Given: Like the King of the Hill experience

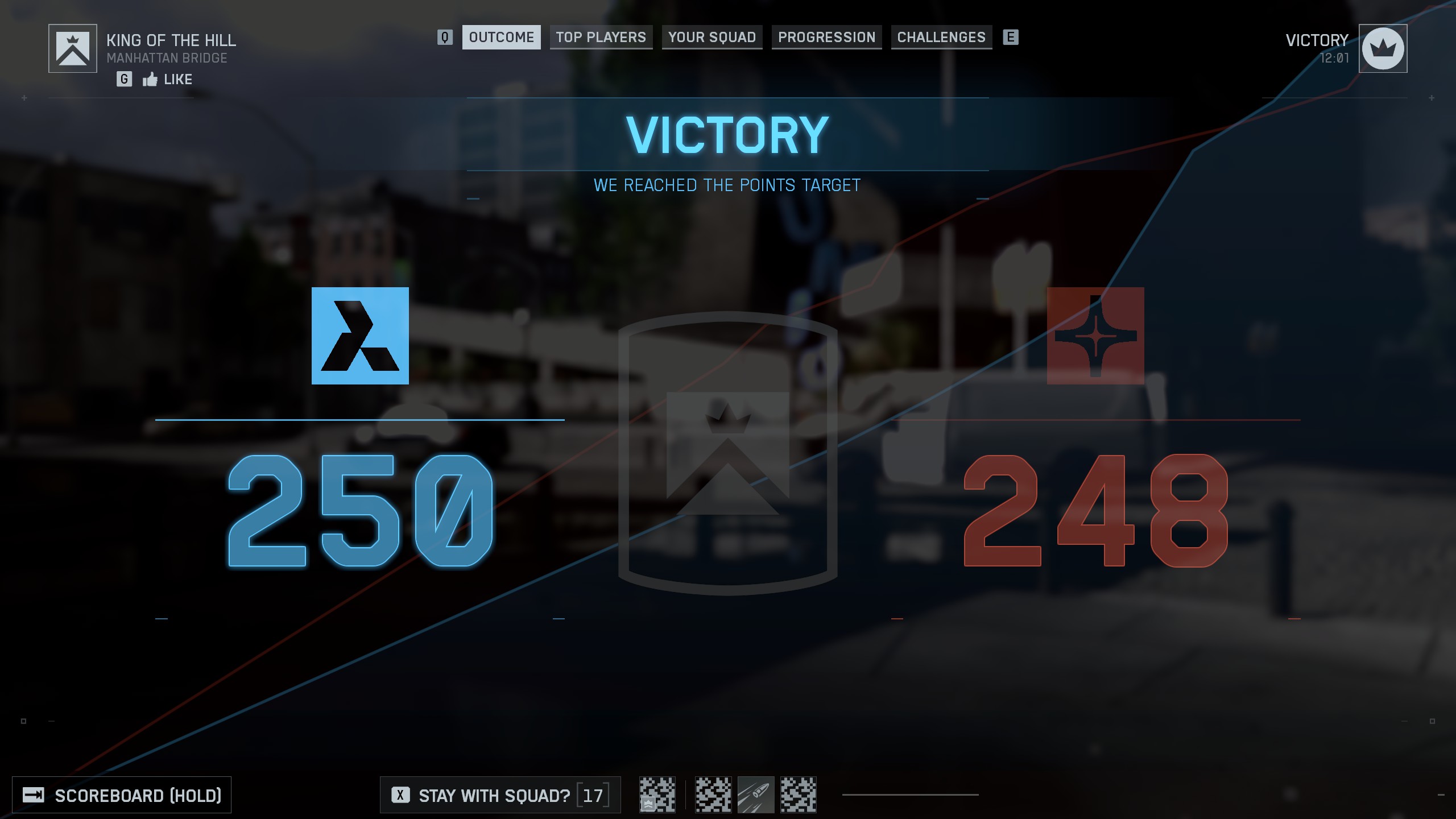Looking at the screenshot, I should (x=167, y=80).
